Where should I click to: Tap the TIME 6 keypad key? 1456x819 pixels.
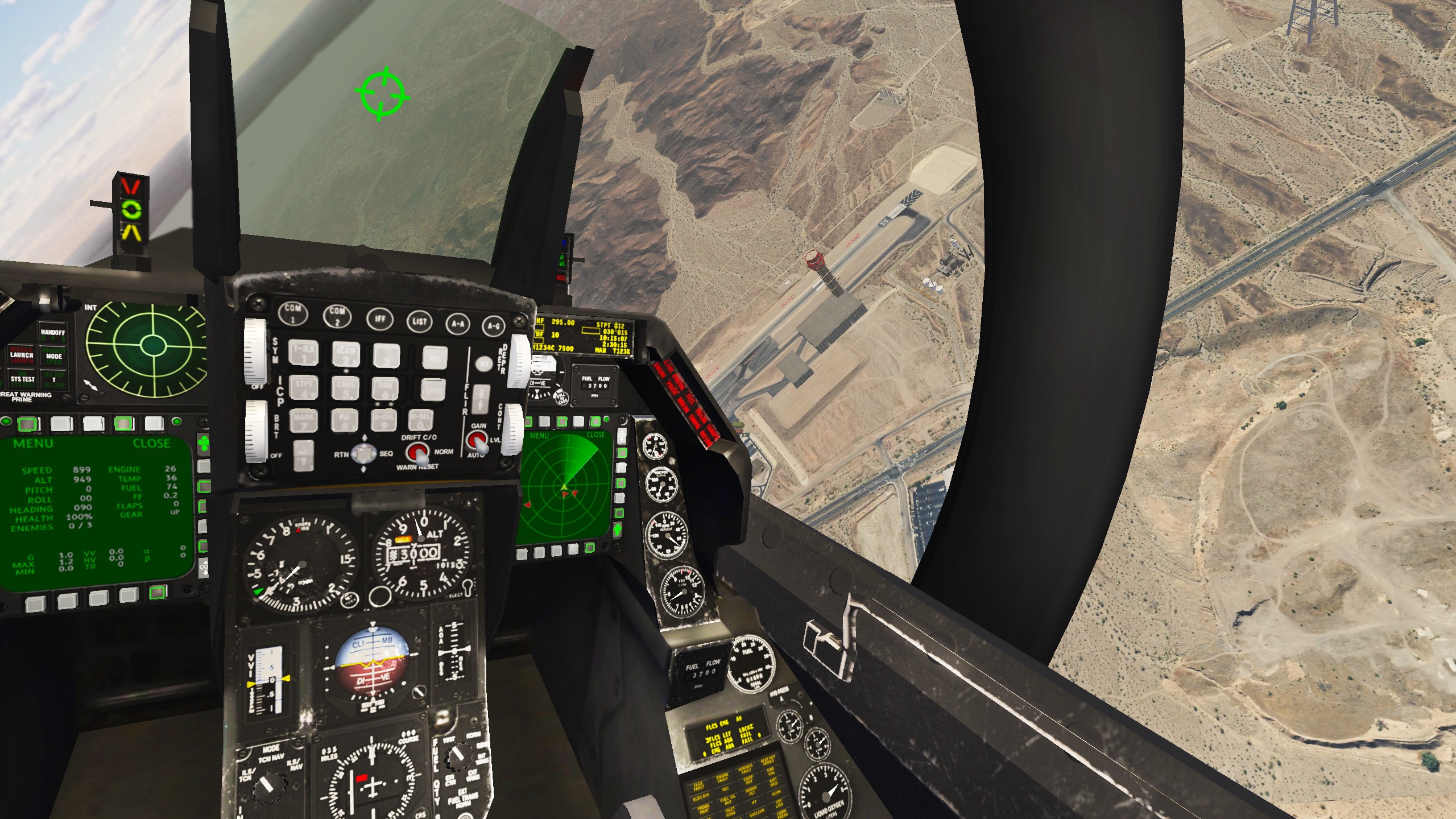385,390
